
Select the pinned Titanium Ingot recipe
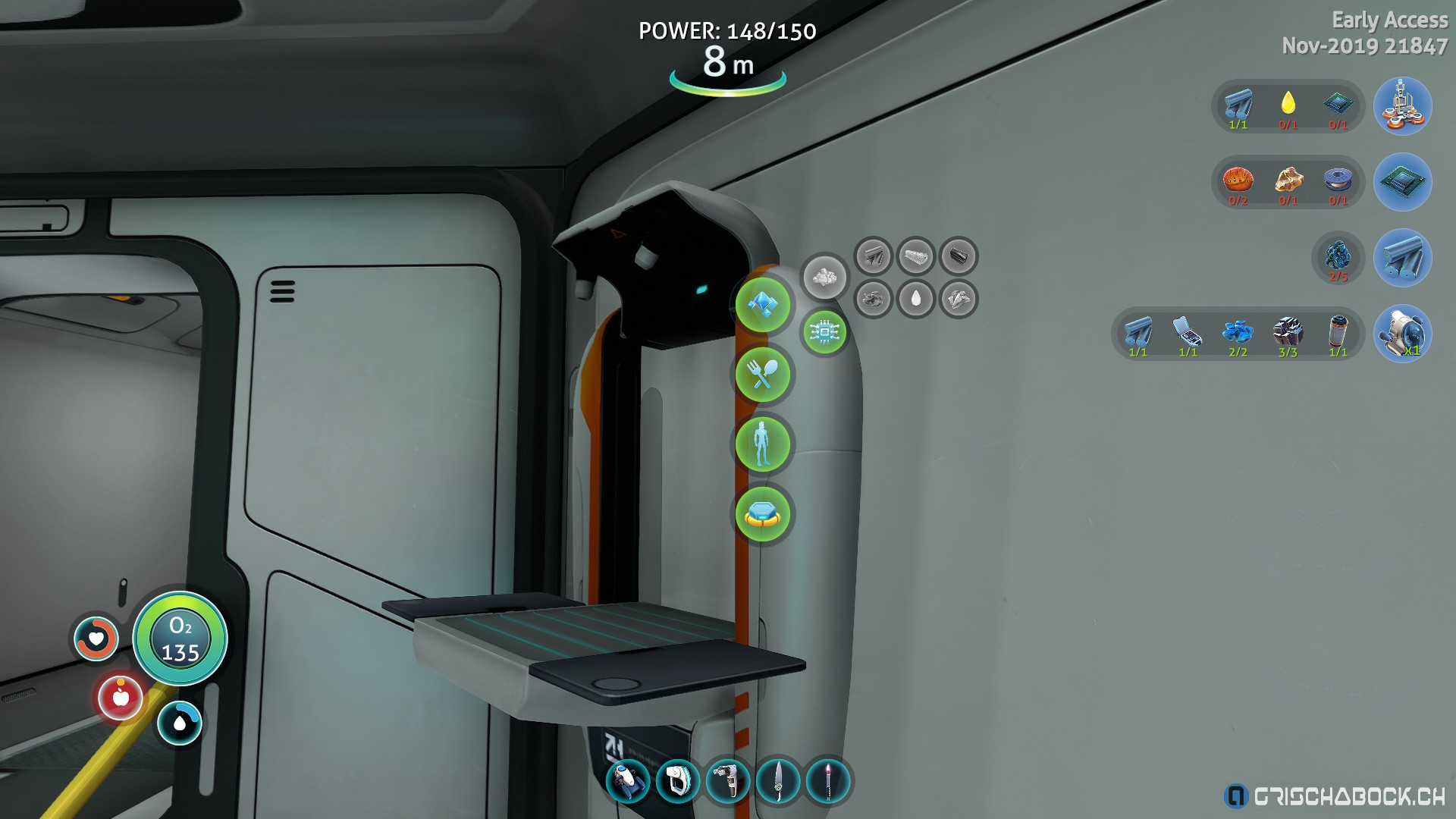[1402, 258]
